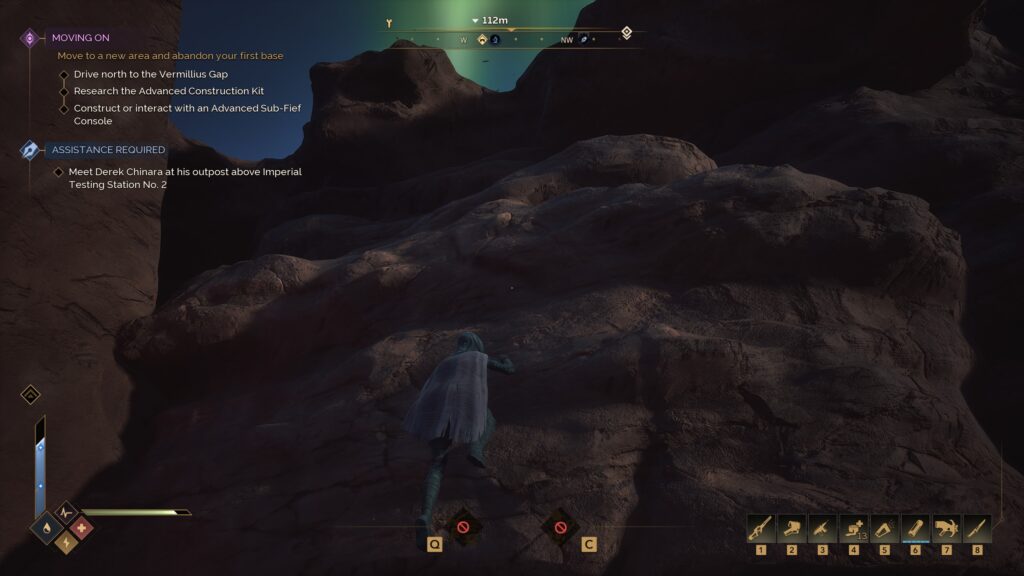Select the item in hotbar slot 5
The width and height of the screenshot is (1024, 576).
tap(885, 528)
